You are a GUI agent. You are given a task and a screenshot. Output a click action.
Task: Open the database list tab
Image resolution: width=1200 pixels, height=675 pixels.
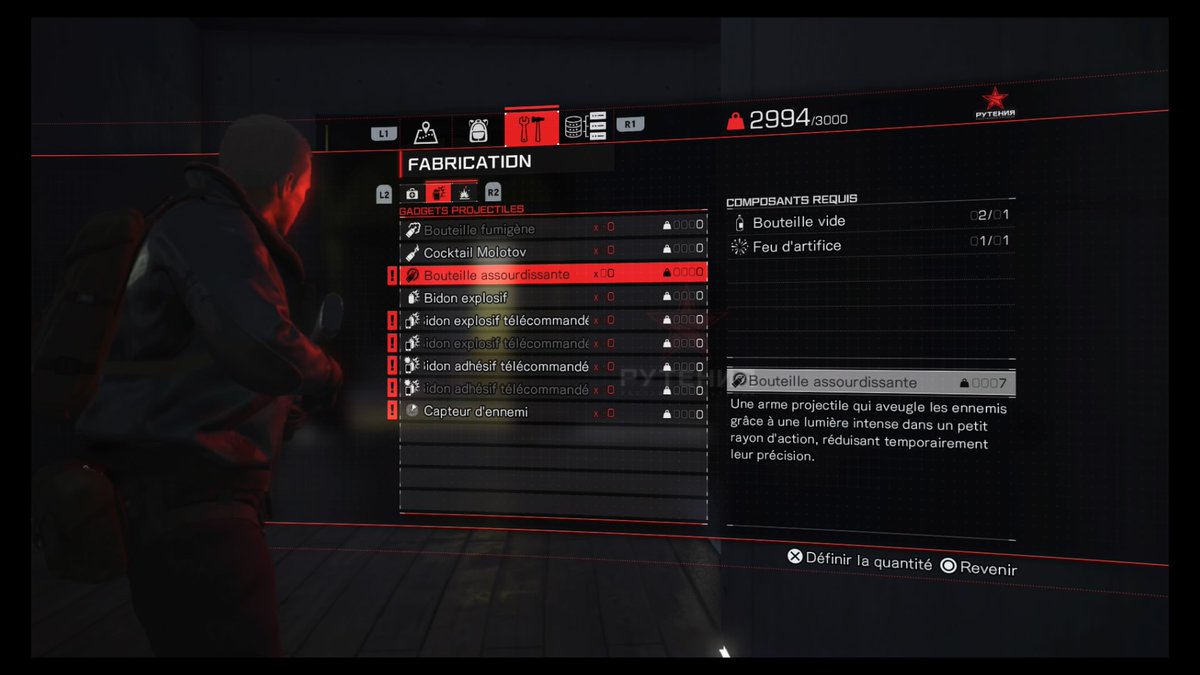[585, 127]
